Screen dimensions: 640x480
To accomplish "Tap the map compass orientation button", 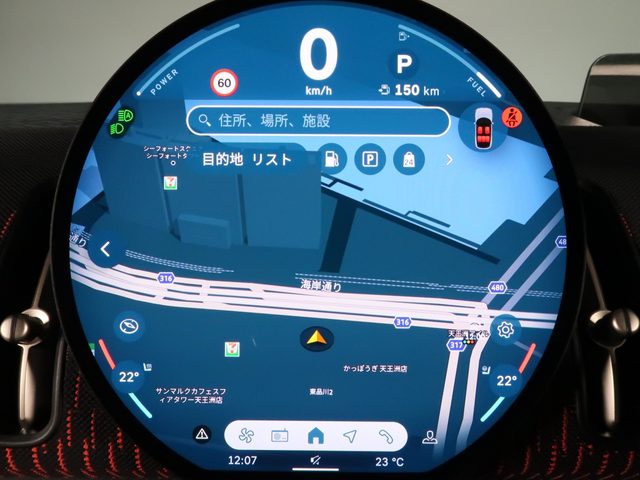I will (129, 326).
